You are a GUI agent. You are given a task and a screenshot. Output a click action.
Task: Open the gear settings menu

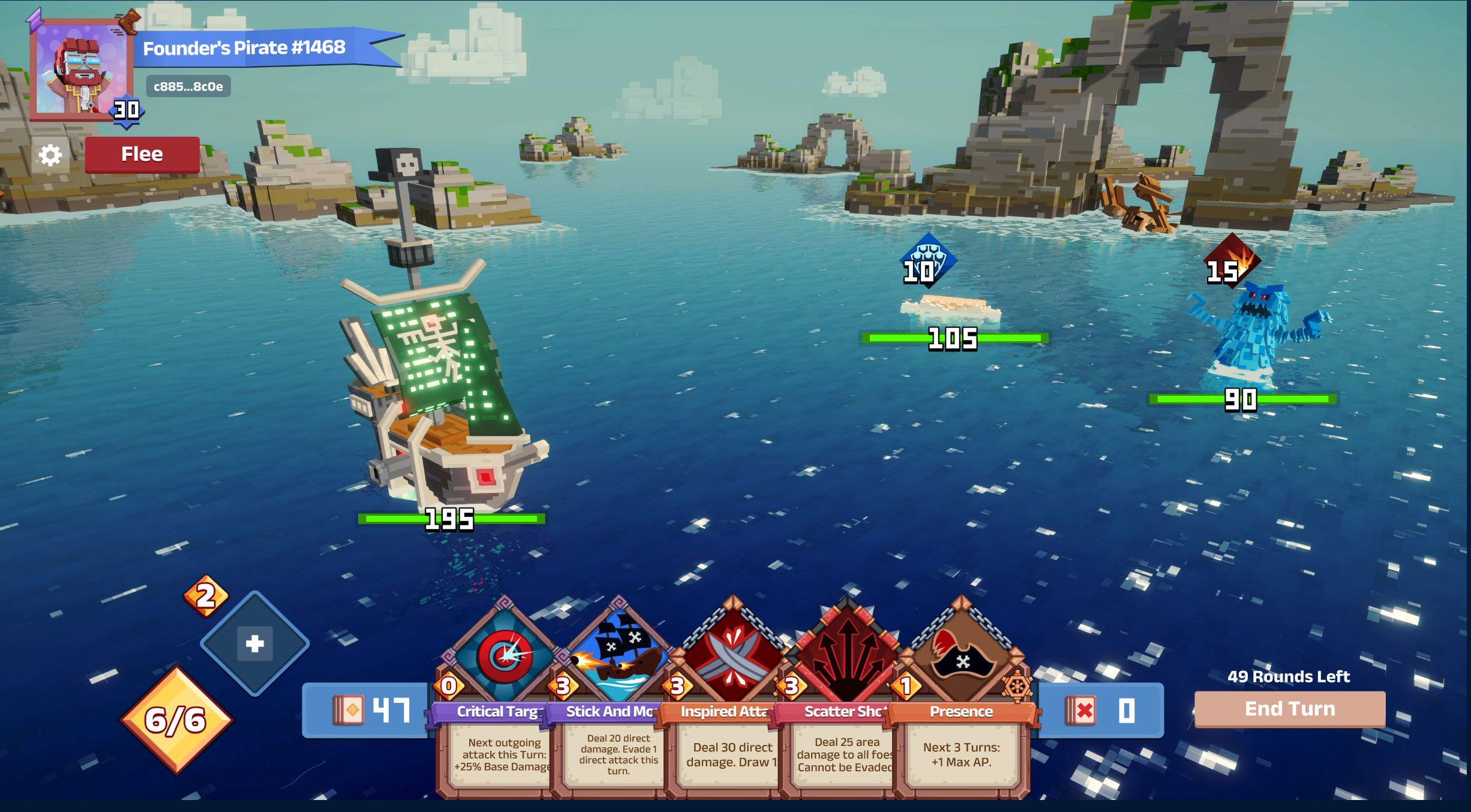coord(50,155)
